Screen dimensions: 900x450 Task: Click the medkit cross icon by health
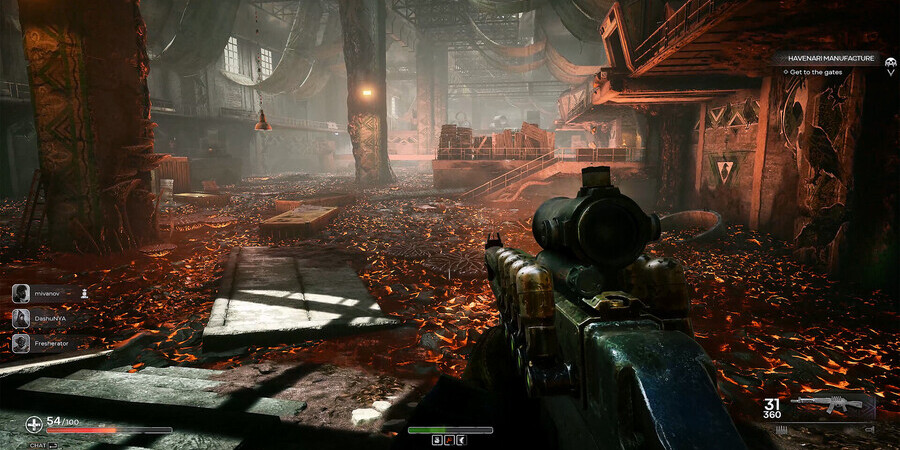[34, 423]
